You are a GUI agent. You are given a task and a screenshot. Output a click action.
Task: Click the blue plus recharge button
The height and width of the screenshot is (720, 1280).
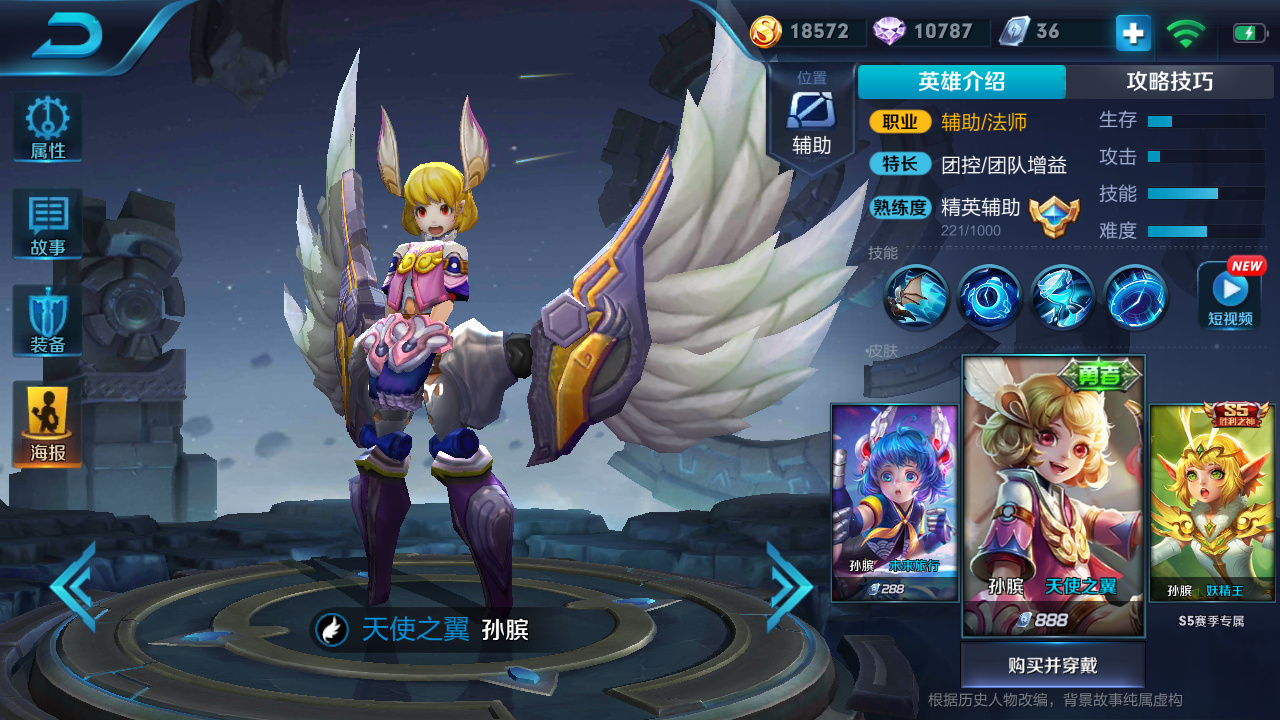(1131, 33)
